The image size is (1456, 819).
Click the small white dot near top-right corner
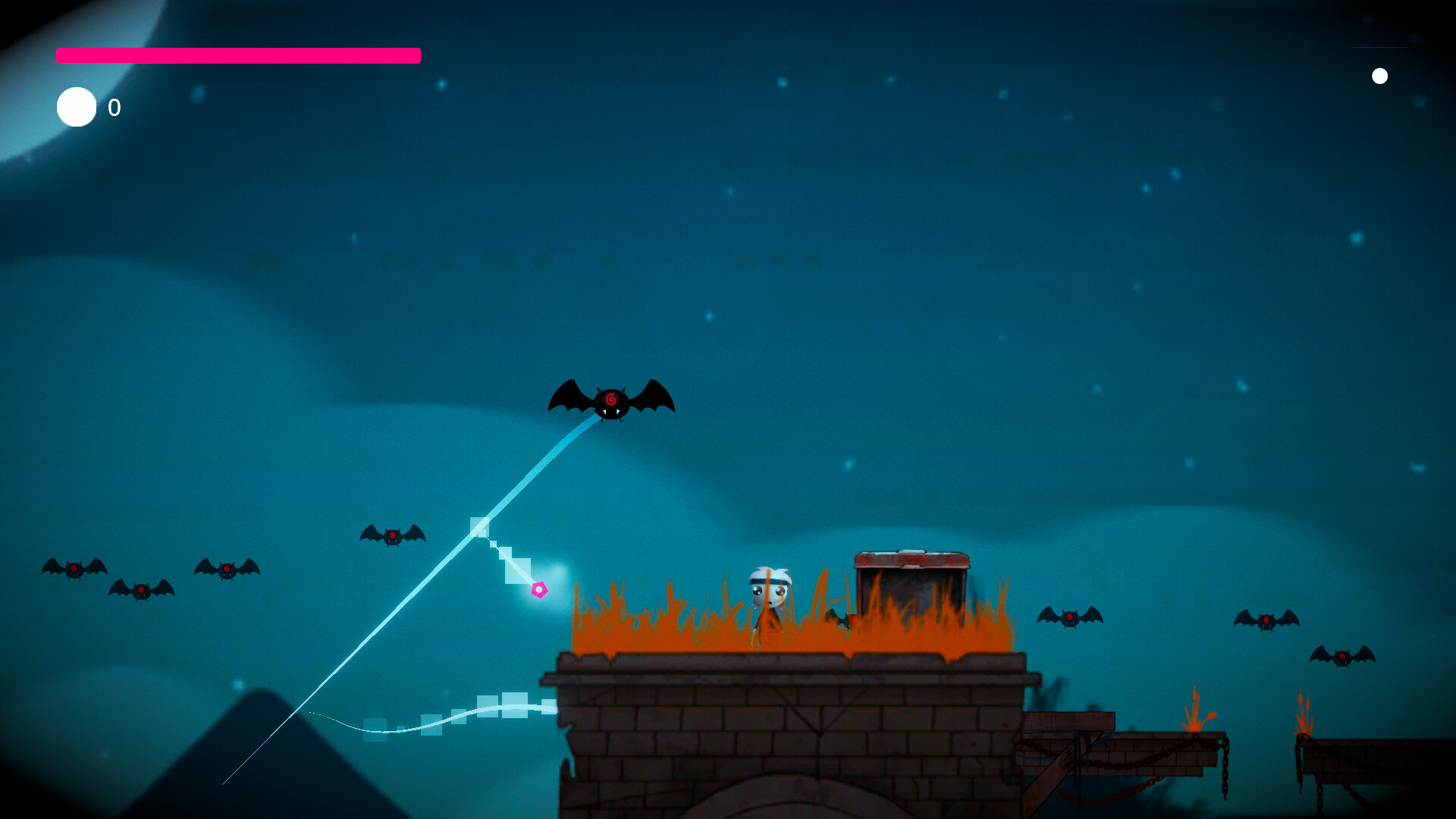[1380, 75]
